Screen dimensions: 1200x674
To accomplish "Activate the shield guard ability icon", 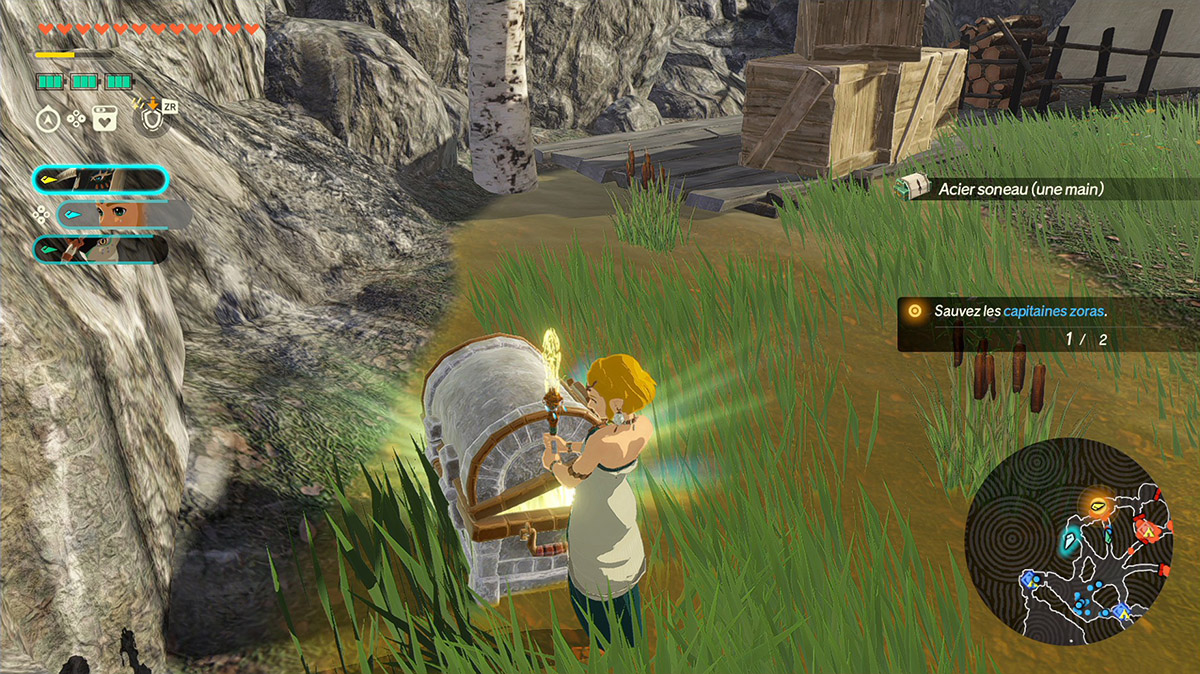I will 151,119.
